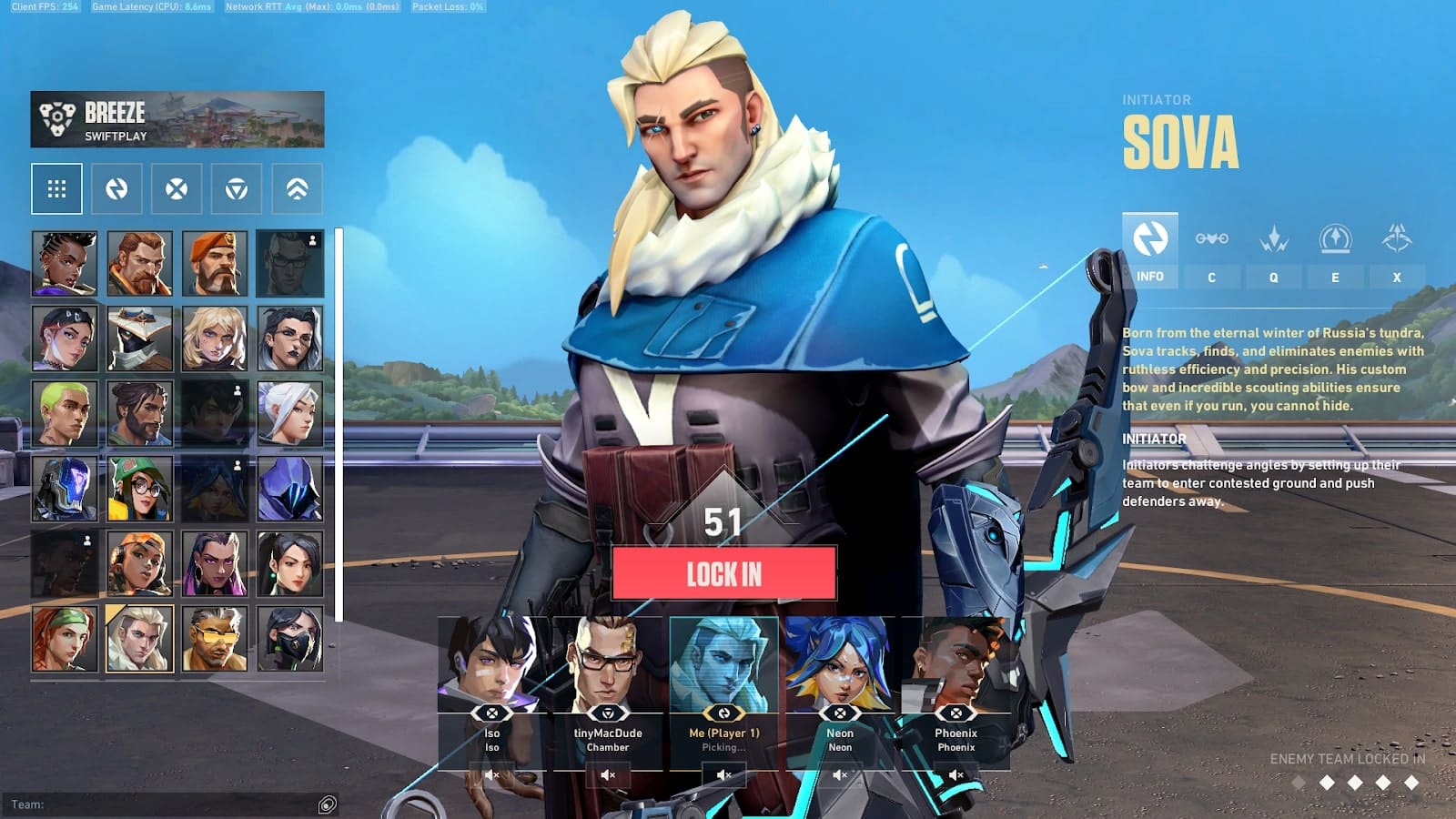Open the E ability tab

click(x=1335, y=278)
